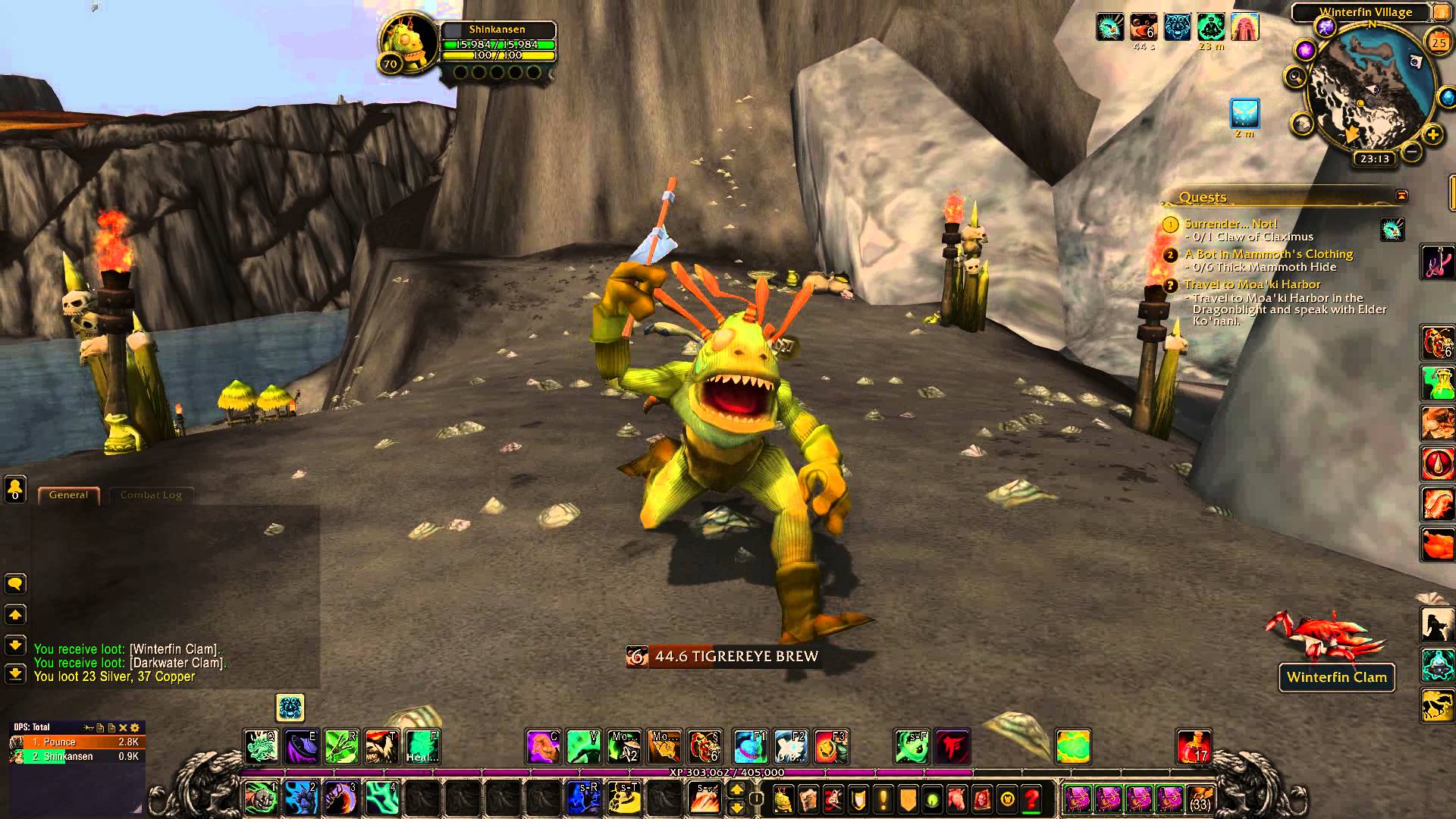Open the backpack showing 33 free slots
This screenshot has width=1456, height=819.
click(1199, 799)
